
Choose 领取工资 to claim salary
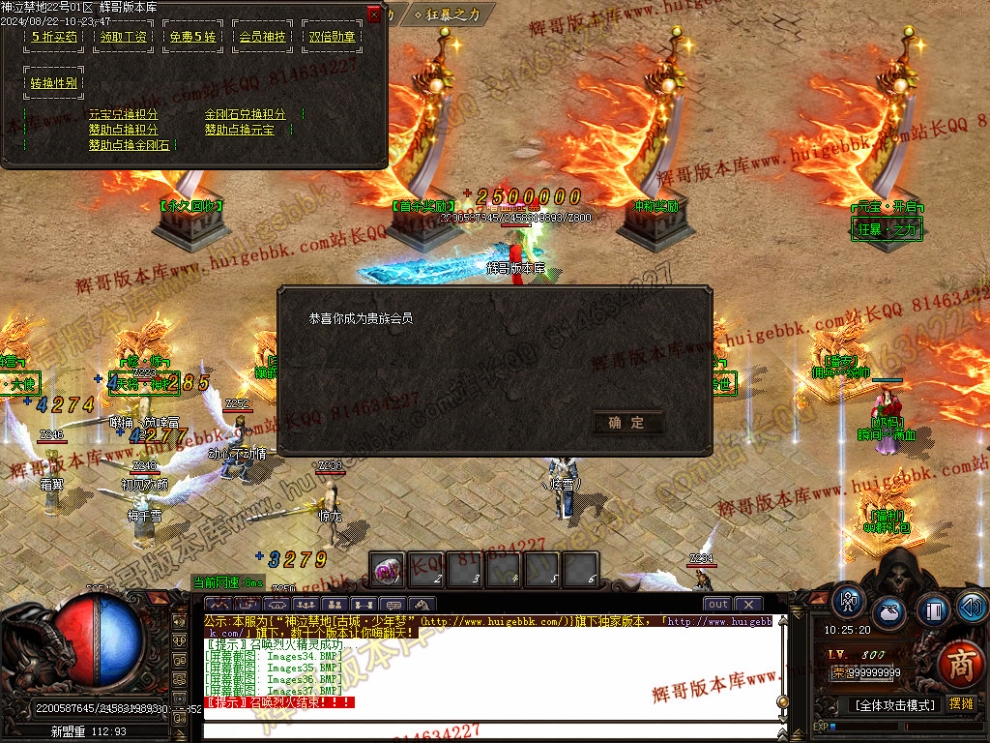[123, 37]
